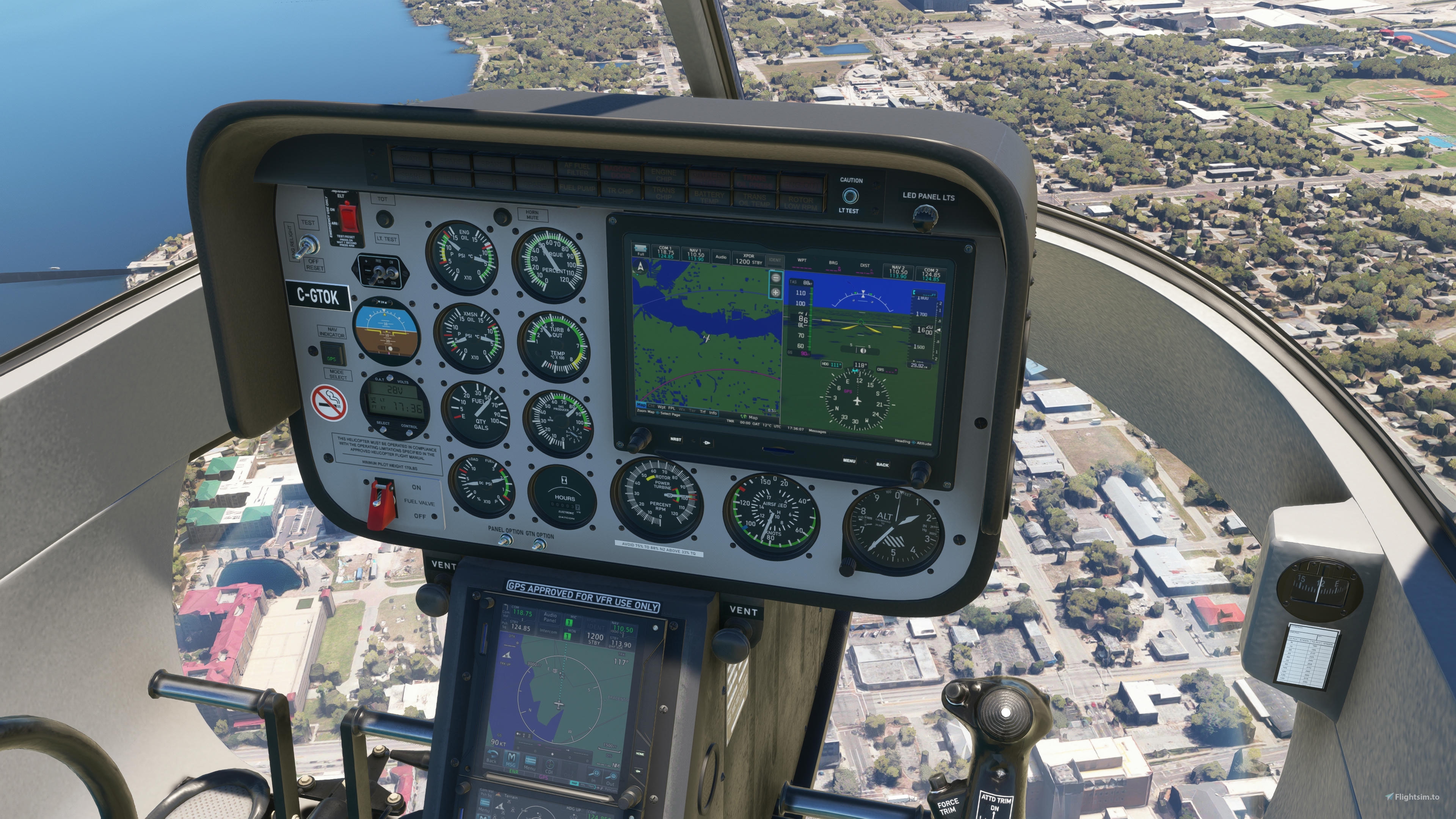Flip the red fuel valve switch
The width and height of the screenshot is (1456, 819).
[x=382, y=505]
